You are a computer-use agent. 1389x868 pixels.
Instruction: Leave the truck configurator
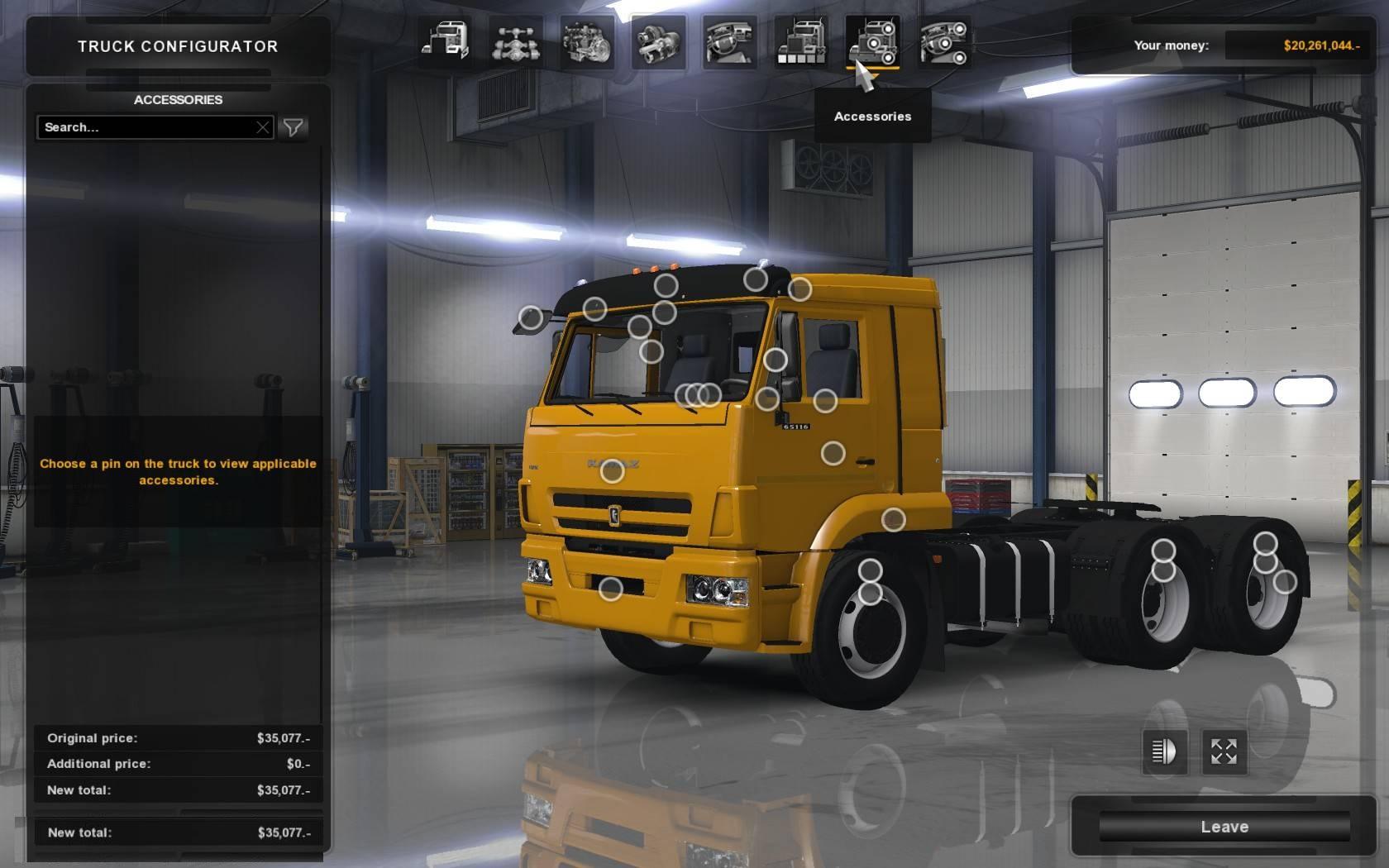tap(1224, 827)
